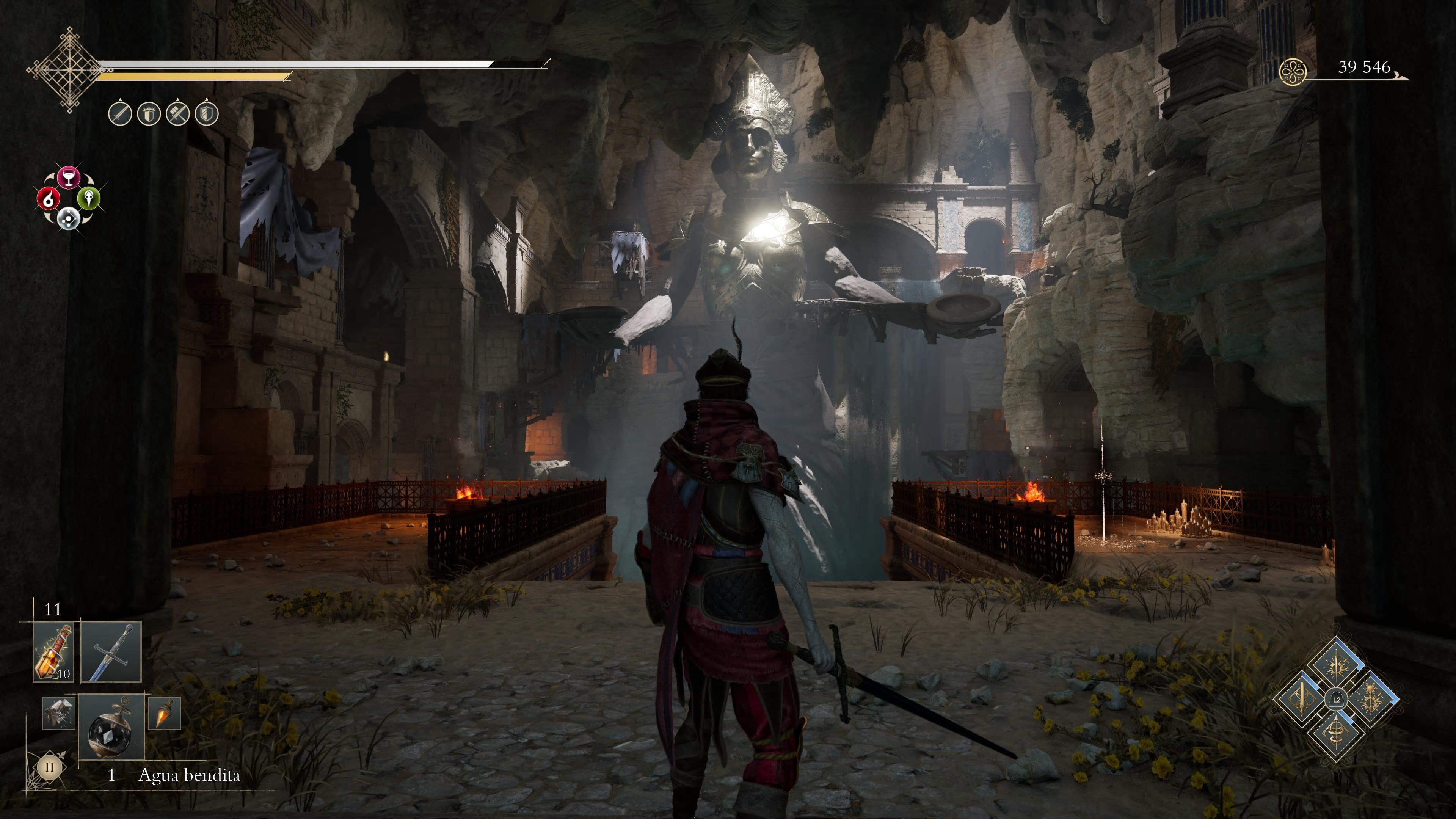Click the pink chalice orb
The image size is (1456, 819).
point(68,177)
